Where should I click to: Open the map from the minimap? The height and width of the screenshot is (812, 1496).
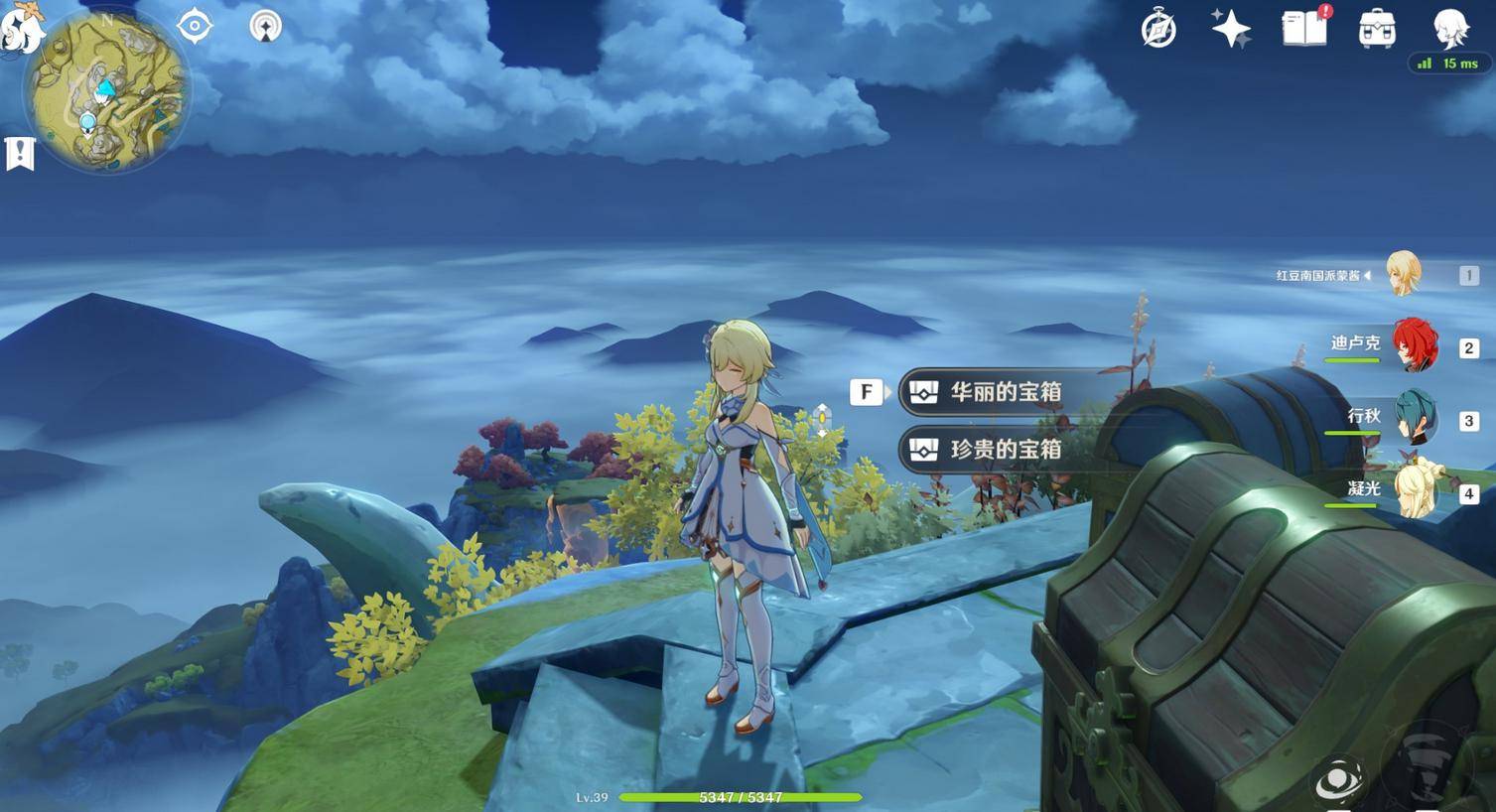click(107, 91)
